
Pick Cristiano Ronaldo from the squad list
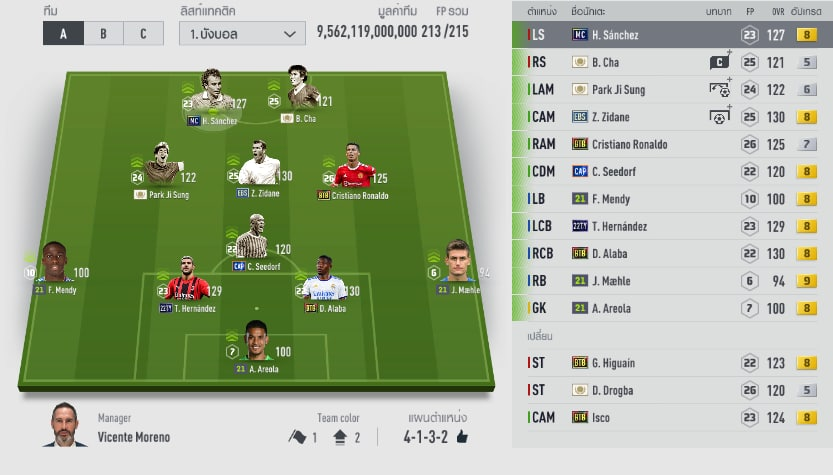(x=672, y=144)
